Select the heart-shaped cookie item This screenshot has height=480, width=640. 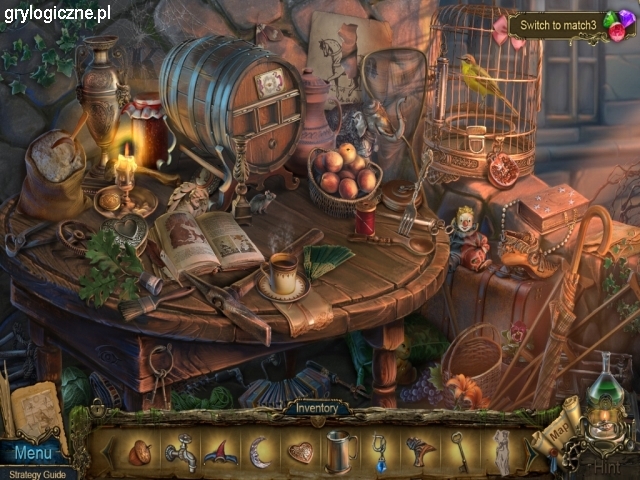pos(300,453)
